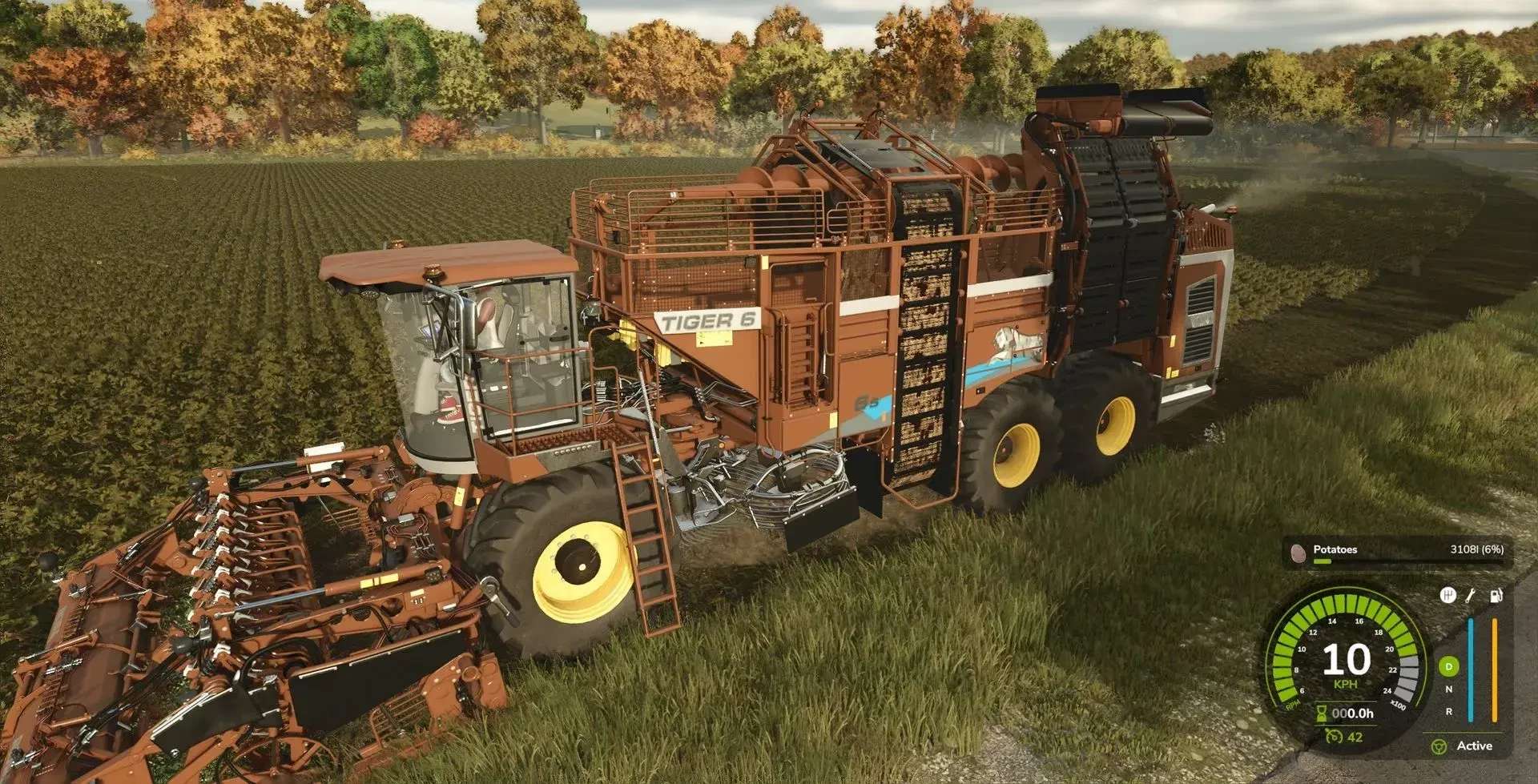The image size is (1538, 784).
Task: Click the gear shifter transmission icon
Action: [x=1447, y=596]
